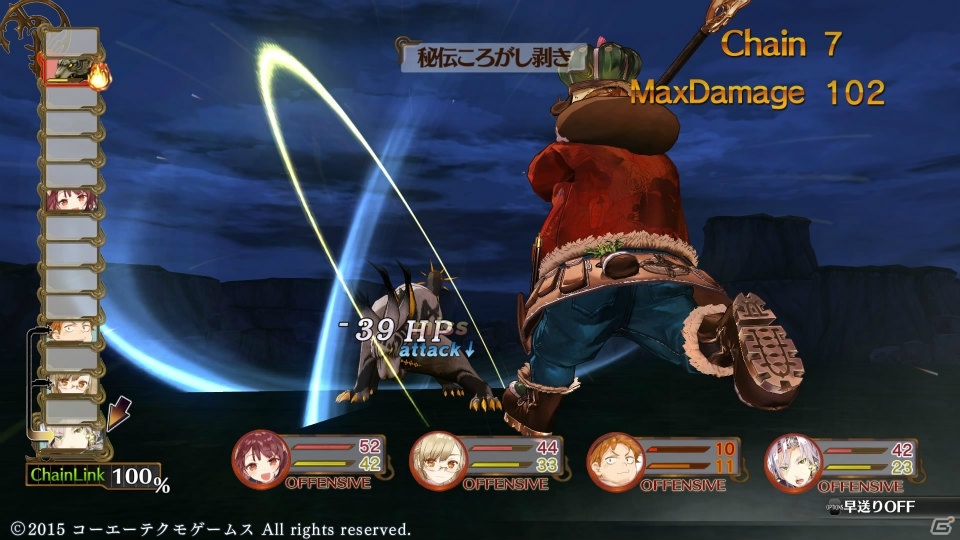Pick the glasses girl in the turn-order timeline
The width and height of the screenshot is (960, 540).
[72, 382]
